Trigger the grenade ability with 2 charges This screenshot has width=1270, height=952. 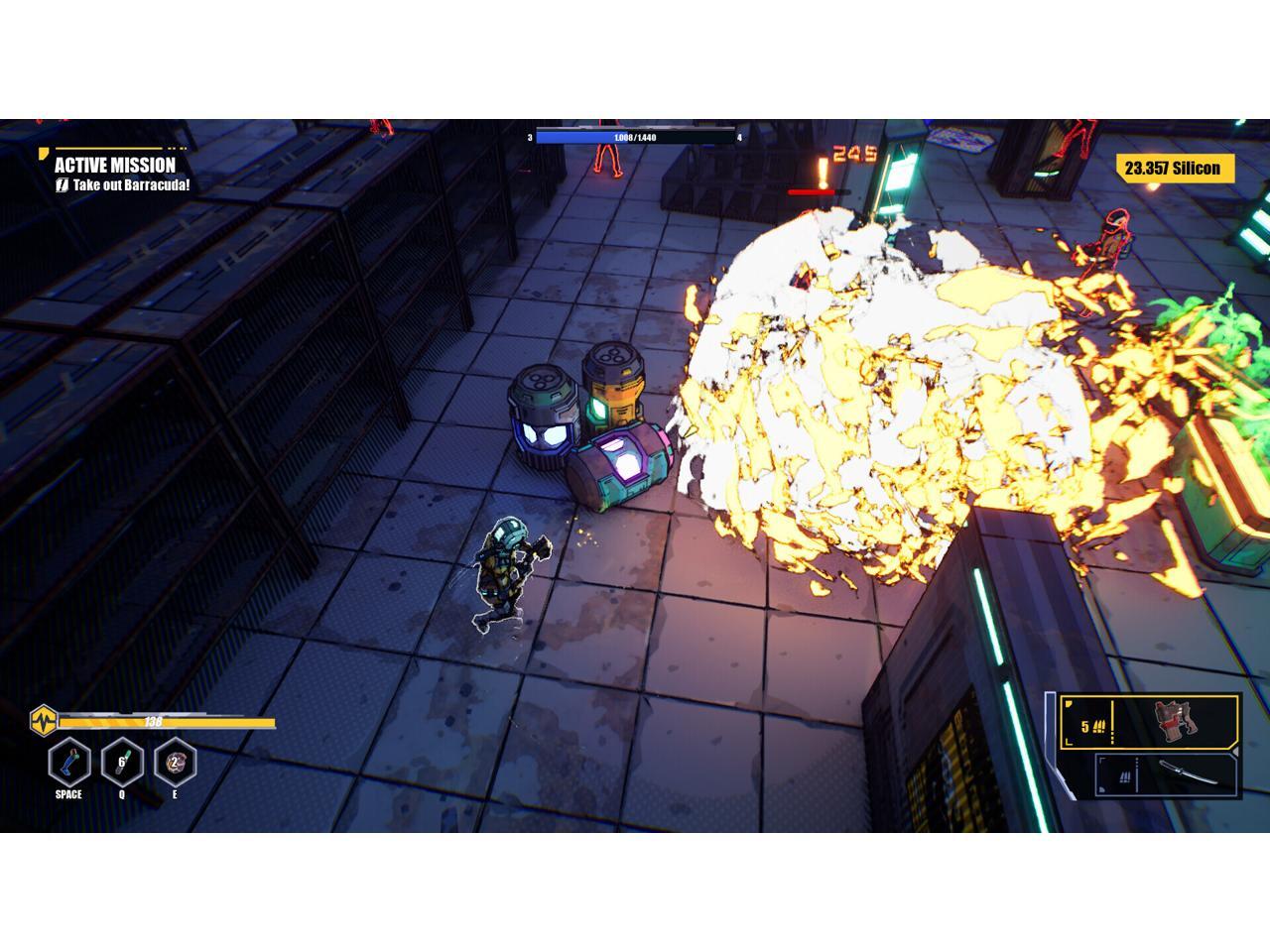(x=176, y=763)
